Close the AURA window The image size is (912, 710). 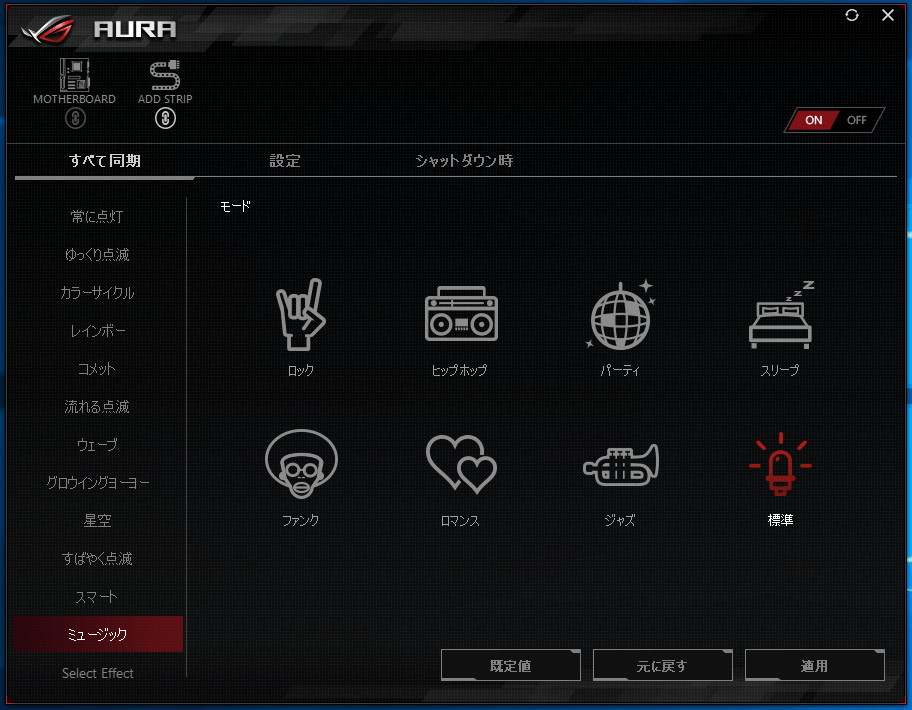click(888, 15)
